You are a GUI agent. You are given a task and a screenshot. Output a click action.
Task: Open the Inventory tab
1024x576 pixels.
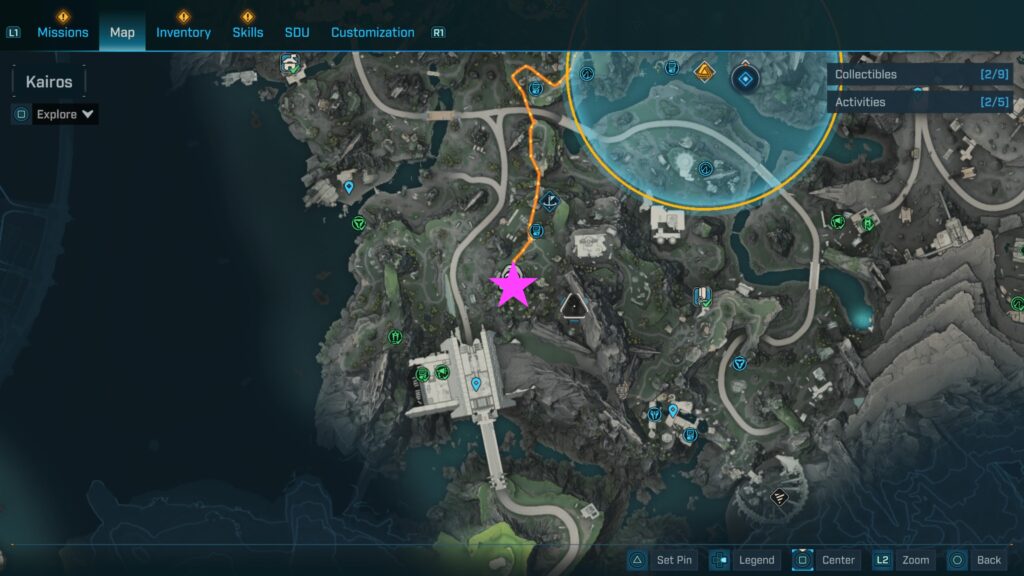pyautogui.click(x=183, y=32)
